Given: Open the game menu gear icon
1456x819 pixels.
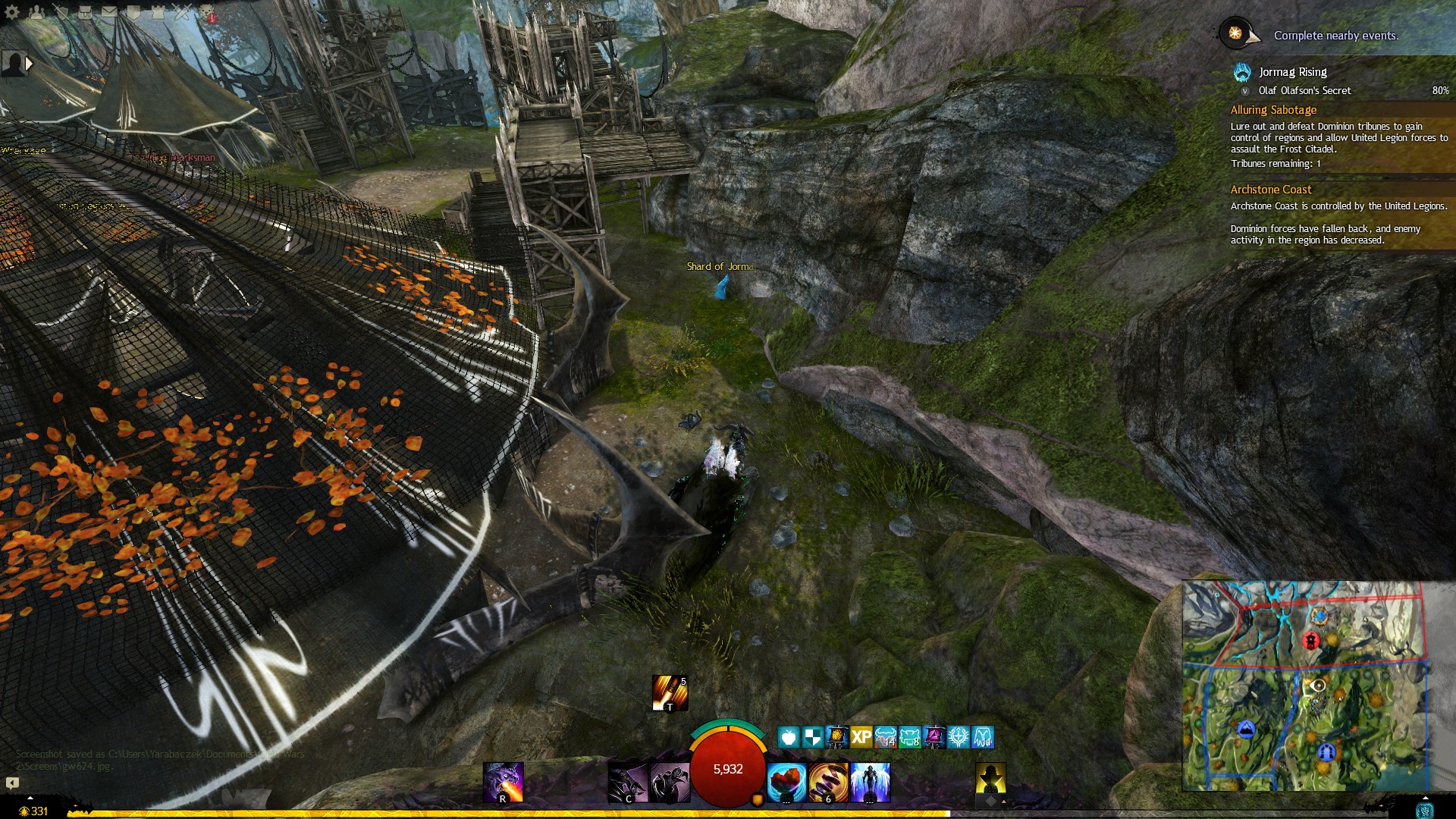Looking at the screenshot, I should coord(12,12).
